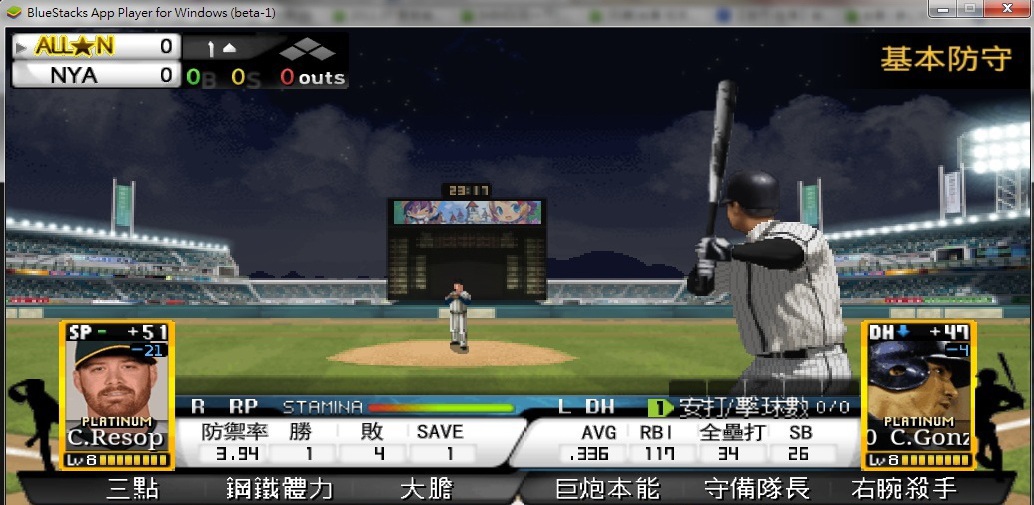Viewport: 1034px width, 505px height.
Task: Choose the 大膽 skill label
Action: pyautogui.click(x=427, y=489)
